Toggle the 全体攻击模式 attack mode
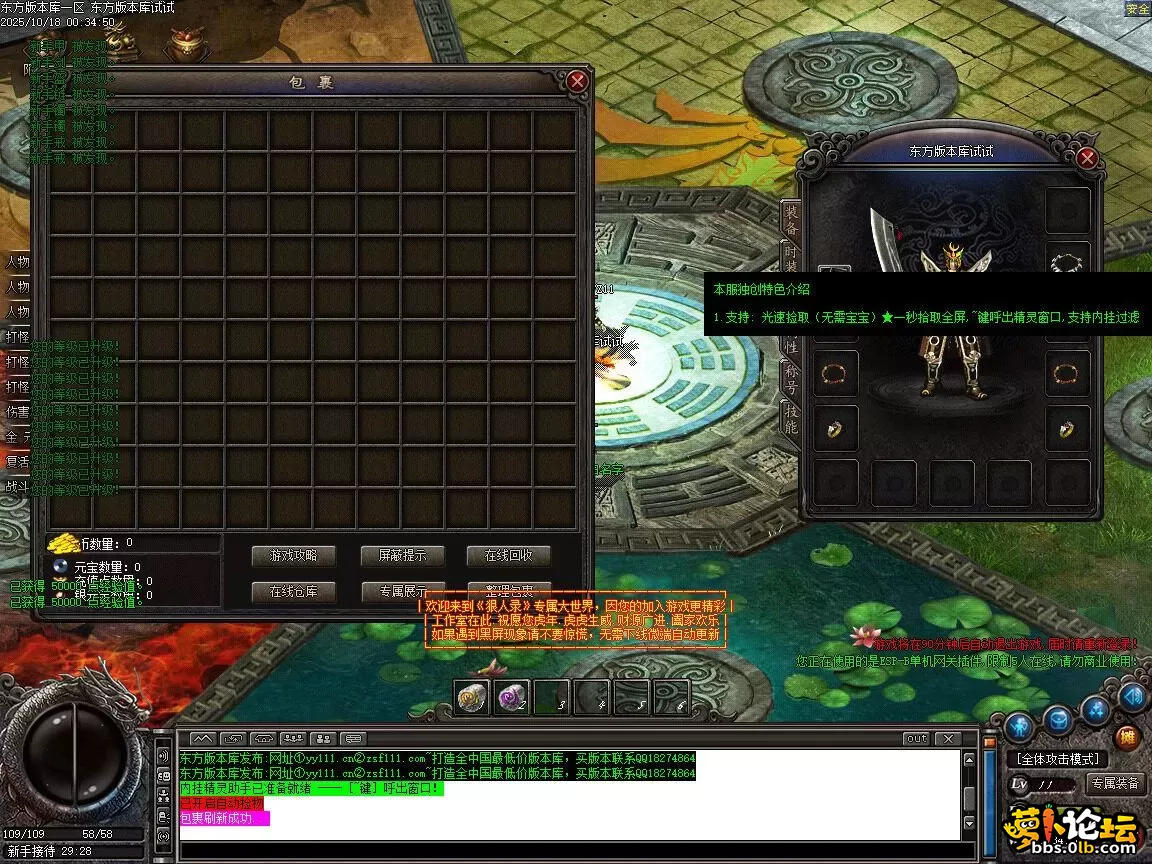This screenshot has width=1152, height=864. [x=1058, y=759]
